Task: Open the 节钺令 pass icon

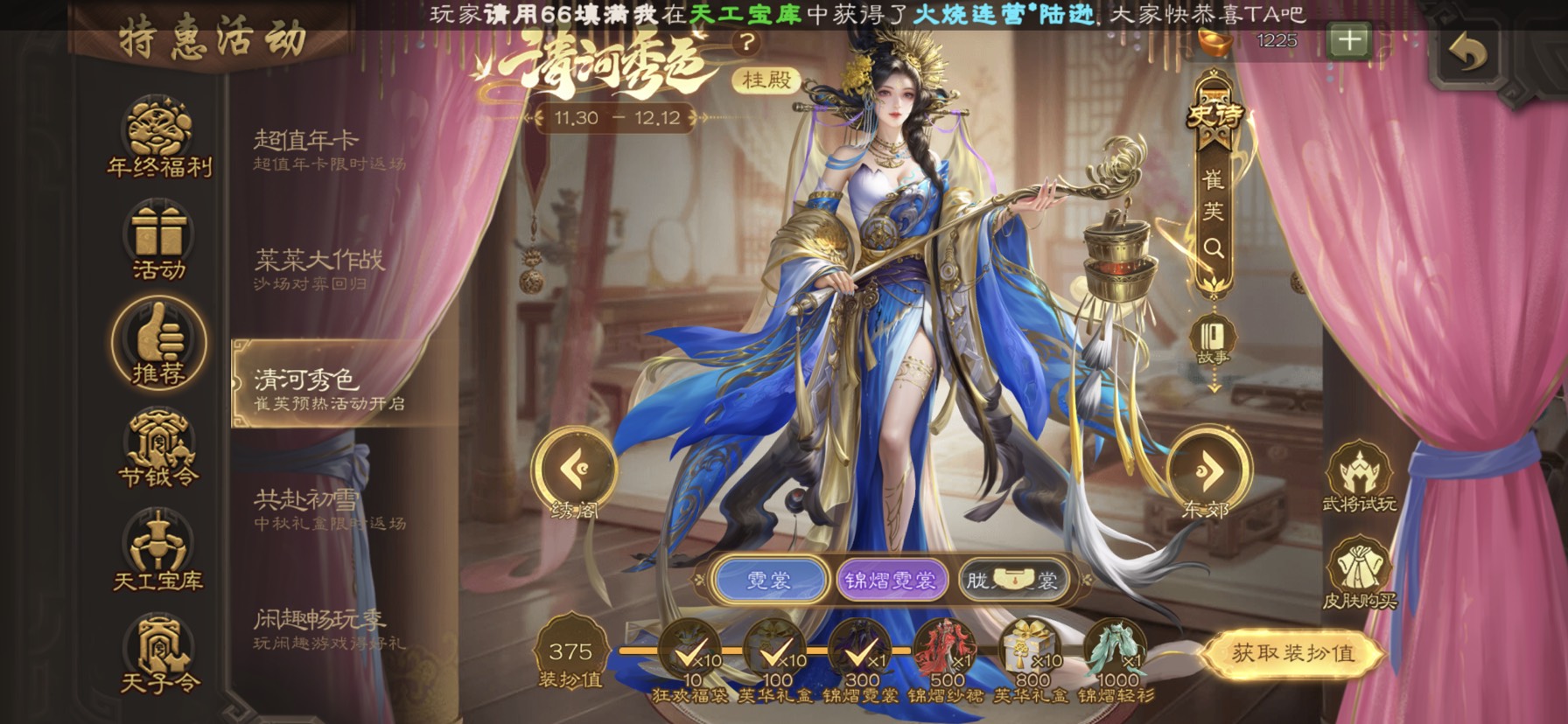Action: [x=158, y=447]
